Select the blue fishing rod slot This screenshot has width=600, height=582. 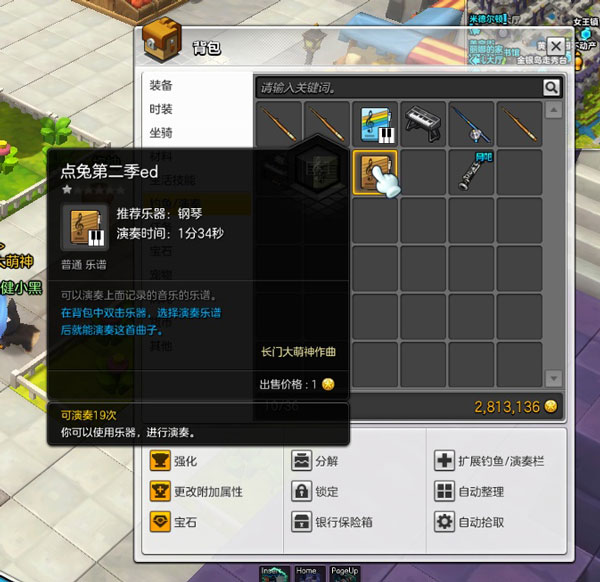(471, 123)
